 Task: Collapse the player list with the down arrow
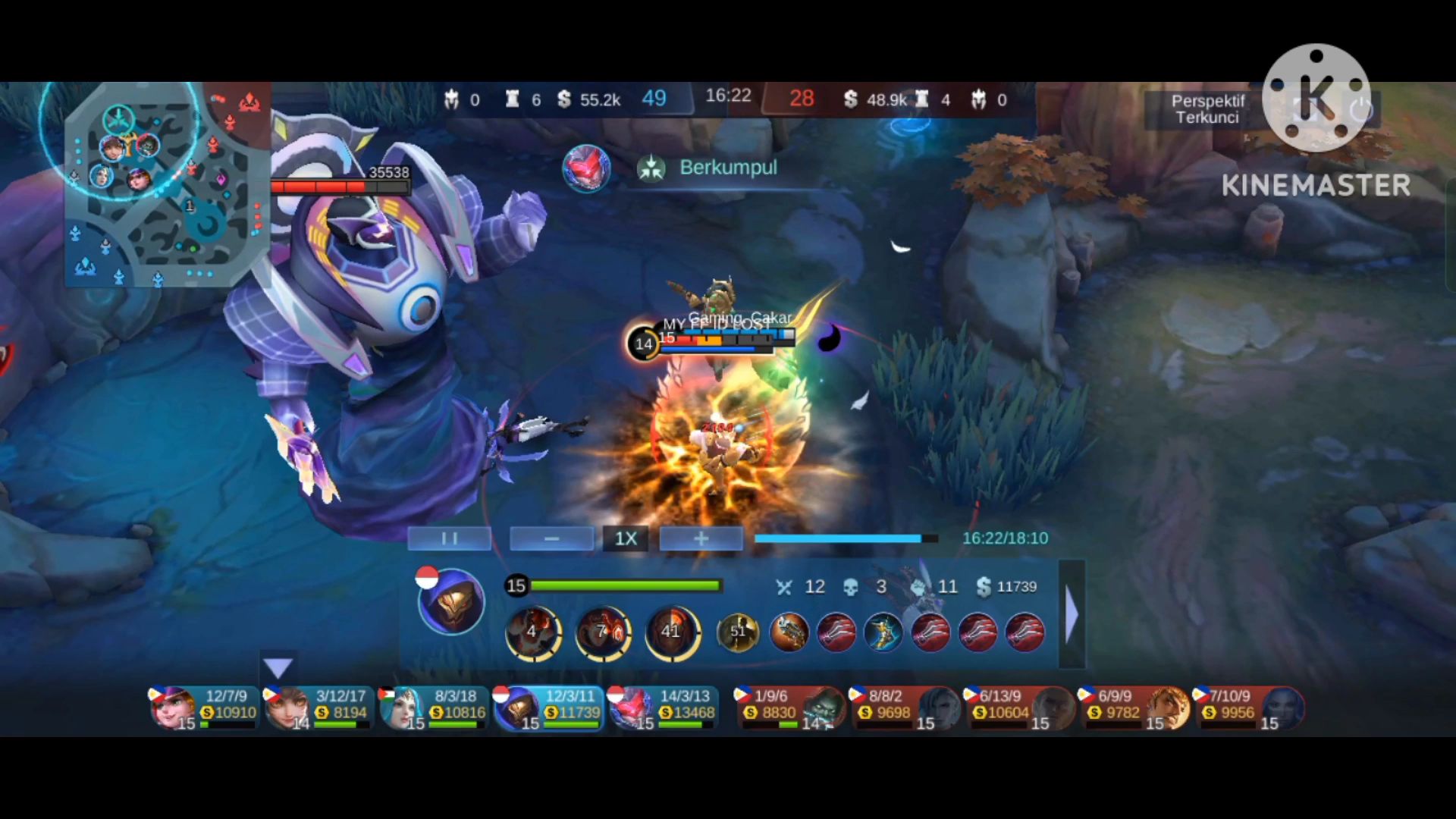tap(278, 668)
